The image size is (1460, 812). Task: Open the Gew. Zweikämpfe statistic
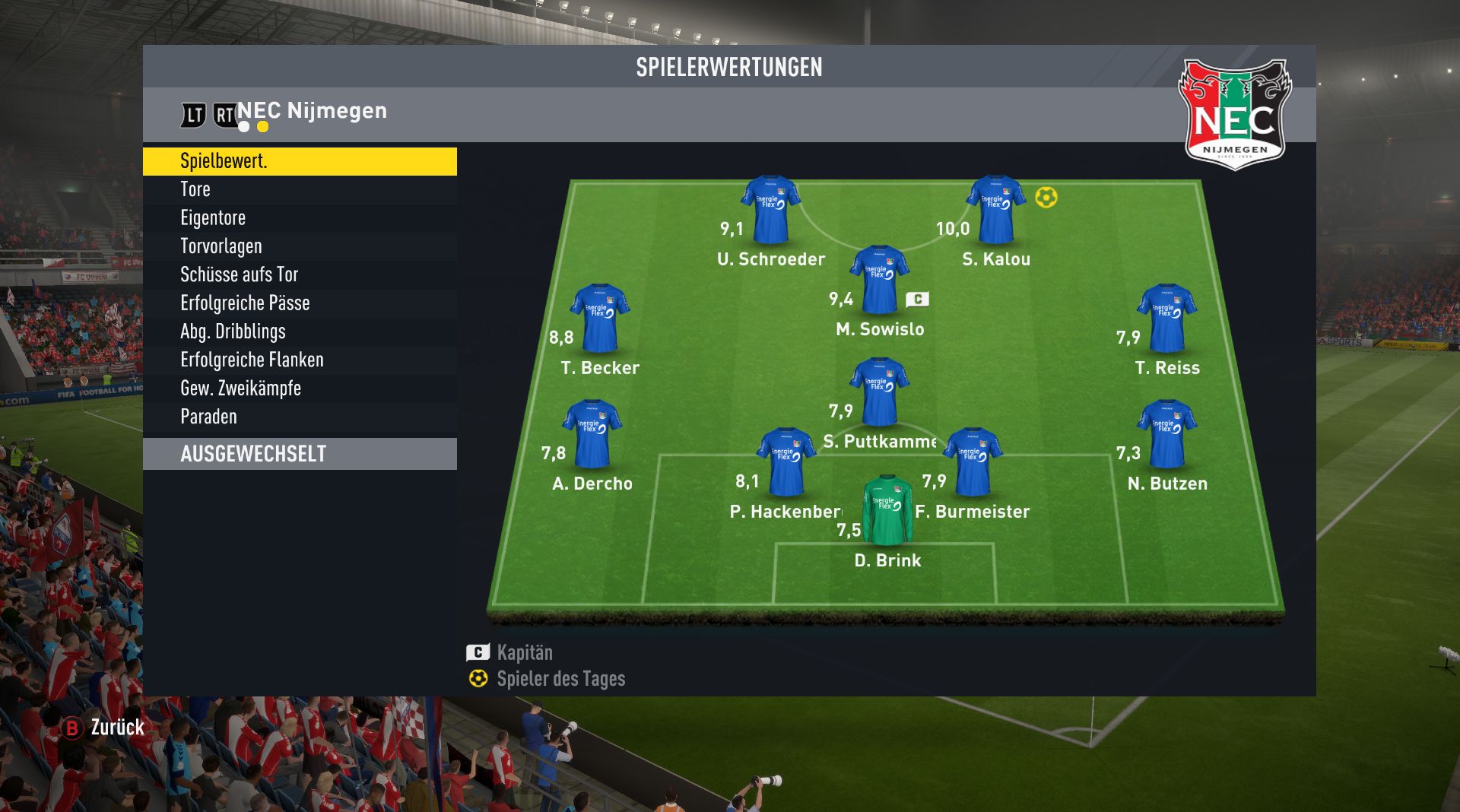[x=300, y=389]
